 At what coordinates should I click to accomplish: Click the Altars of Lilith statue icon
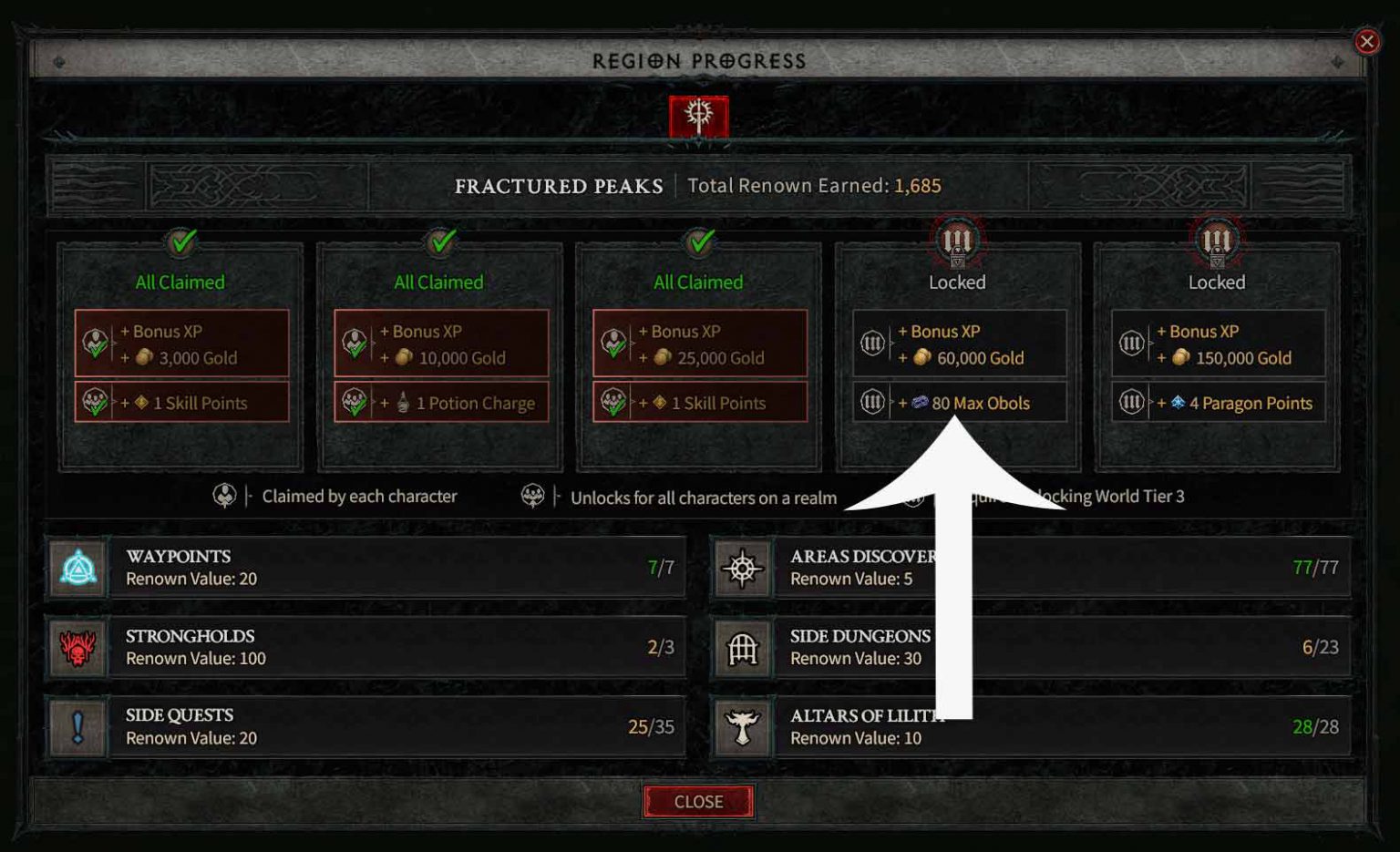click(x=743, y=726)
